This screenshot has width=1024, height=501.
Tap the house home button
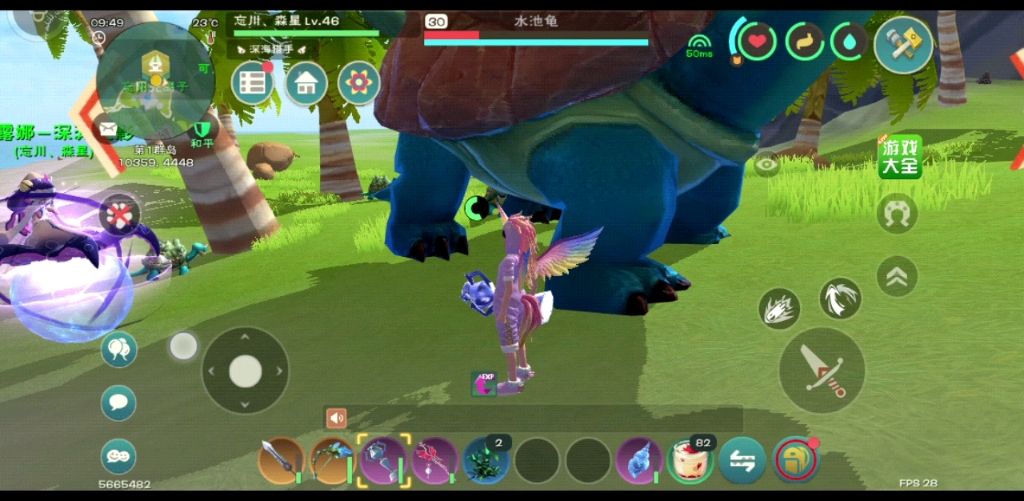pyautogui.click(x=306, y=83)
